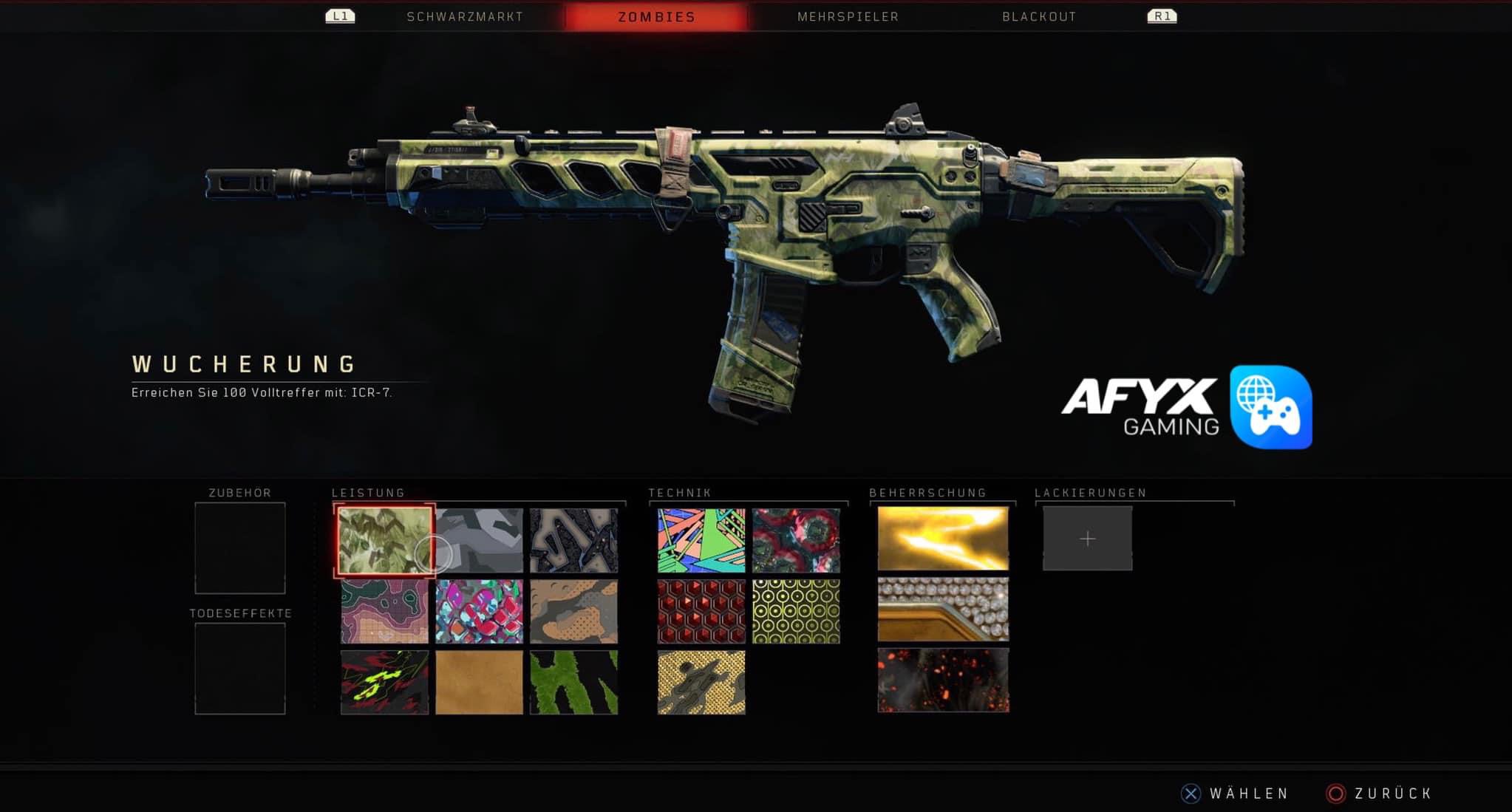Image resolution: width=1512 pixels, height=812 pixels.
Task: Apply the plain tan sand camo
Action: click(480, 682)
